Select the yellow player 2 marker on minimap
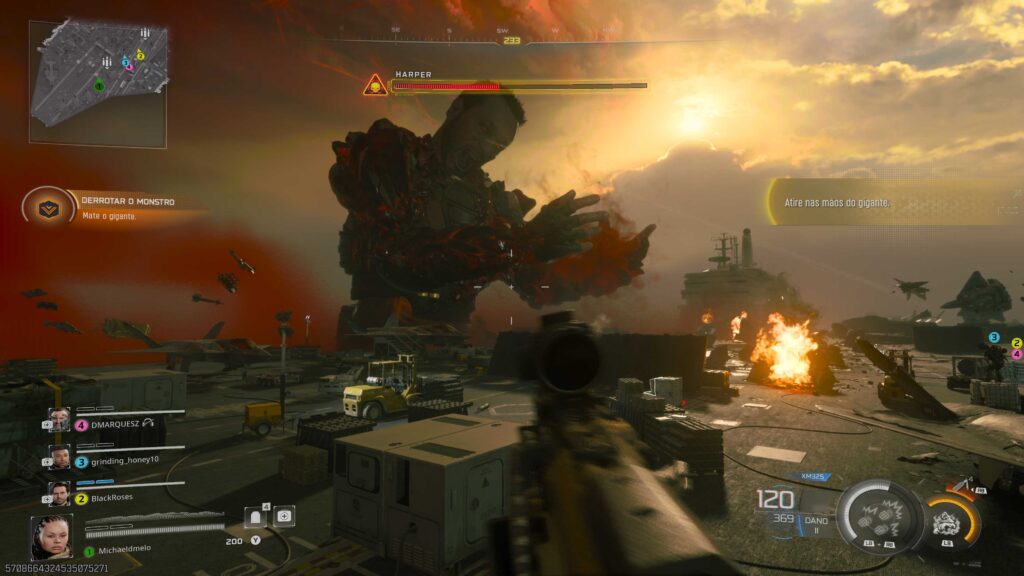The image size is (1024, 576). click(140, 55)
